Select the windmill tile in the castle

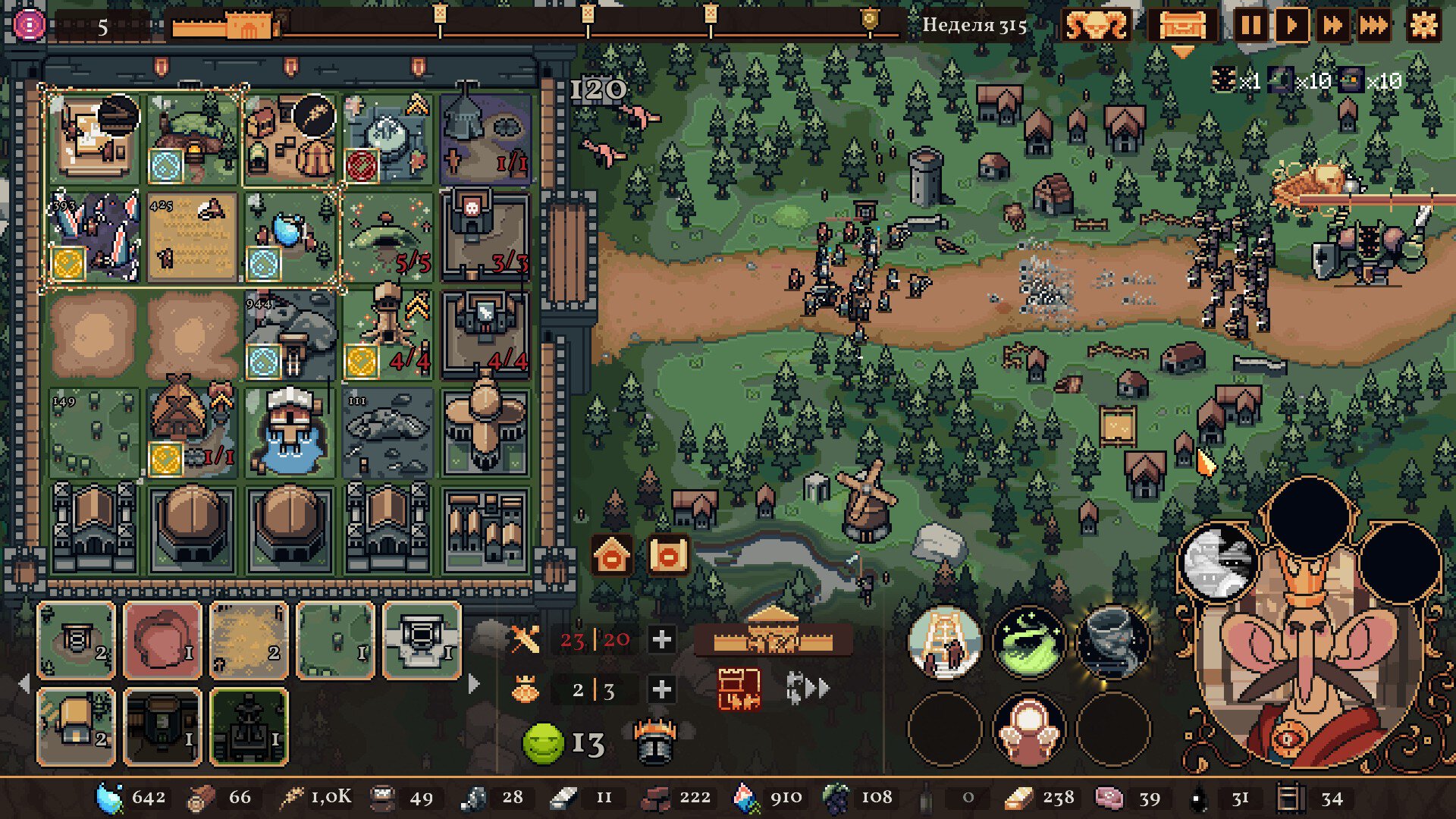pos(485,430)
